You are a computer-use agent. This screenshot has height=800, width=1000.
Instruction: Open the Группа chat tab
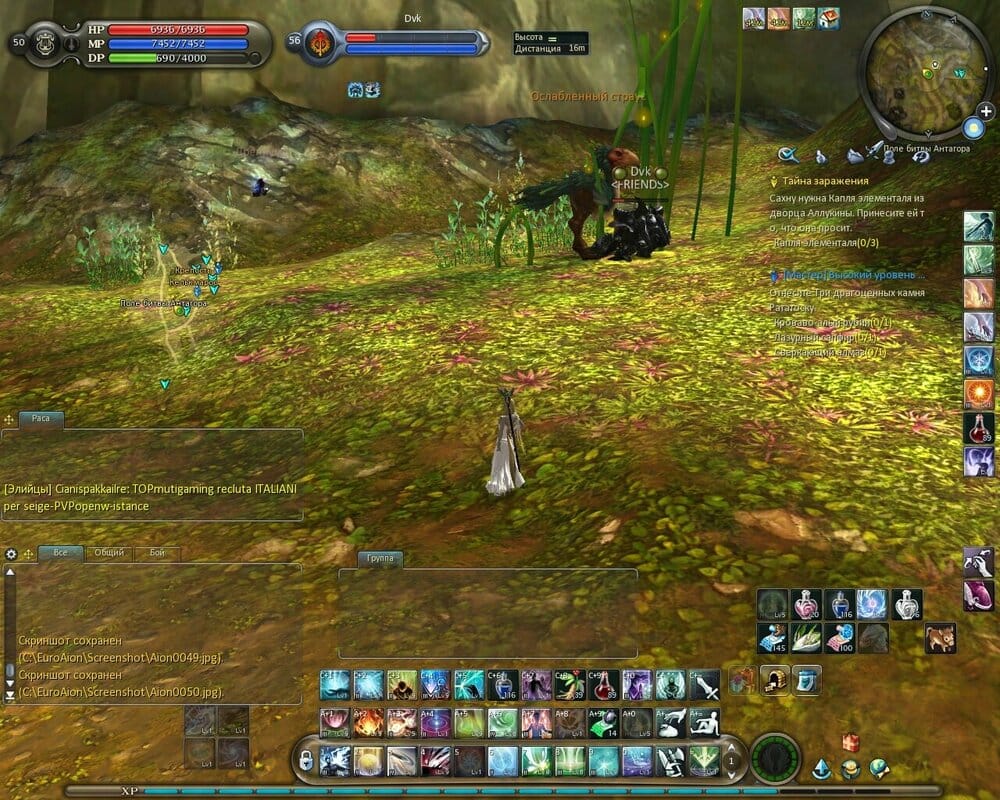pyautogui.click(x=379, y=558)
